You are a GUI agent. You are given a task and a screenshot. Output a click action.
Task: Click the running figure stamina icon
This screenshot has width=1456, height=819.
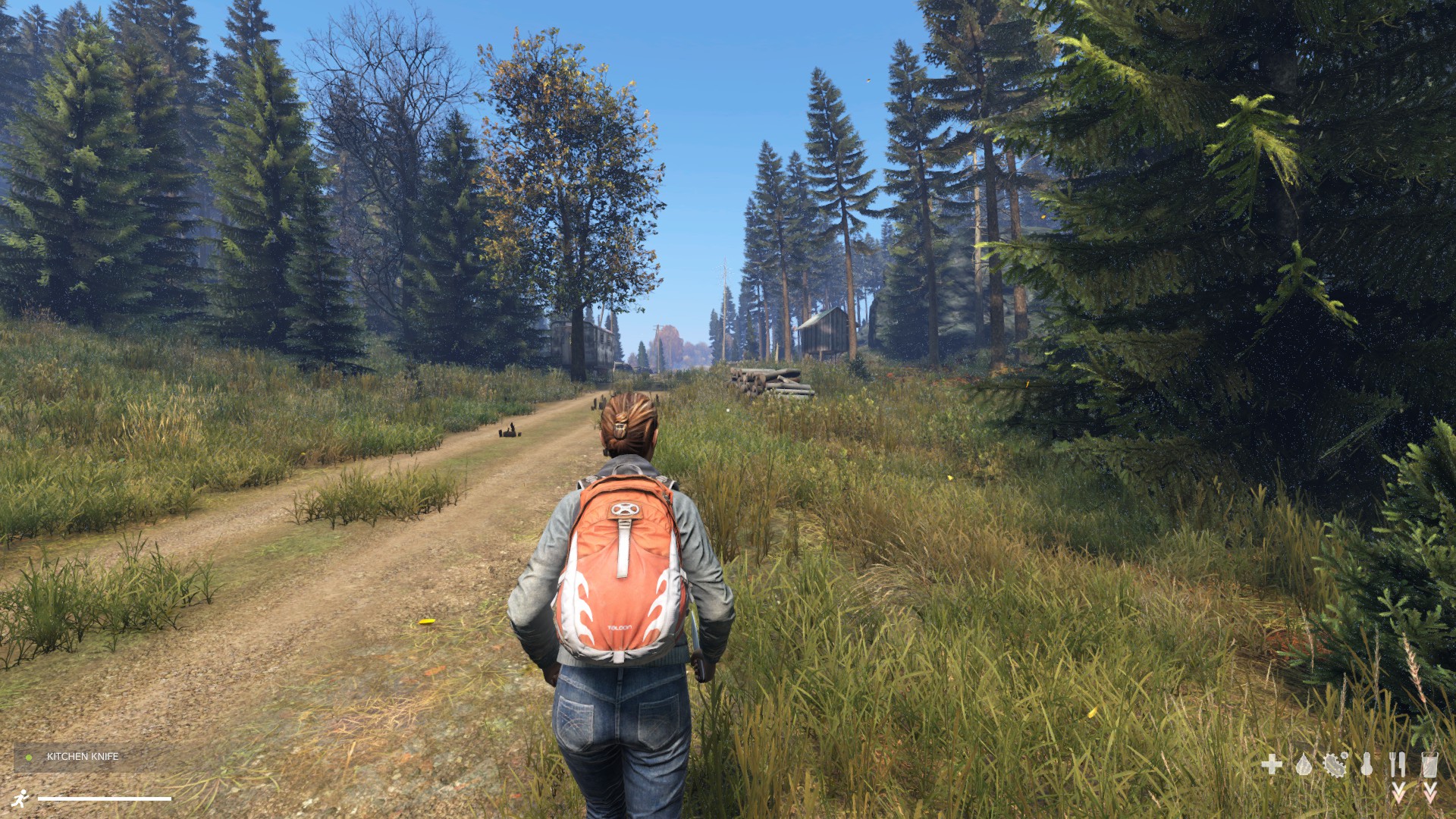[x=21, y=798]
